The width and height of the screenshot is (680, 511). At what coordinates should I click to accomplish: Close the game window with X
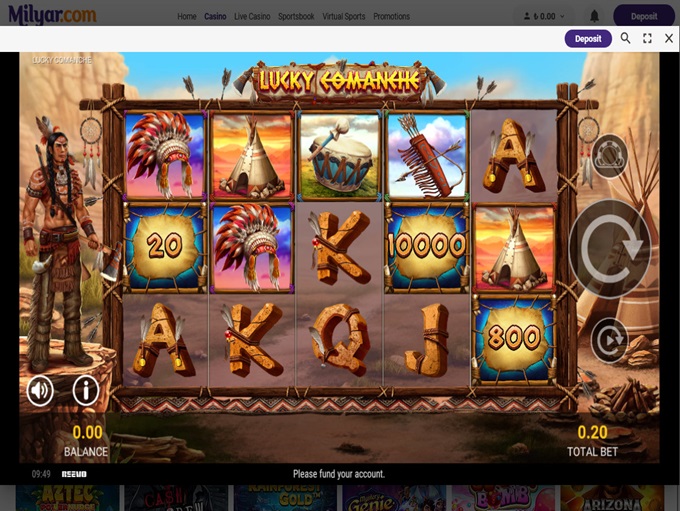pyautogui.click(x=669, y=39)
